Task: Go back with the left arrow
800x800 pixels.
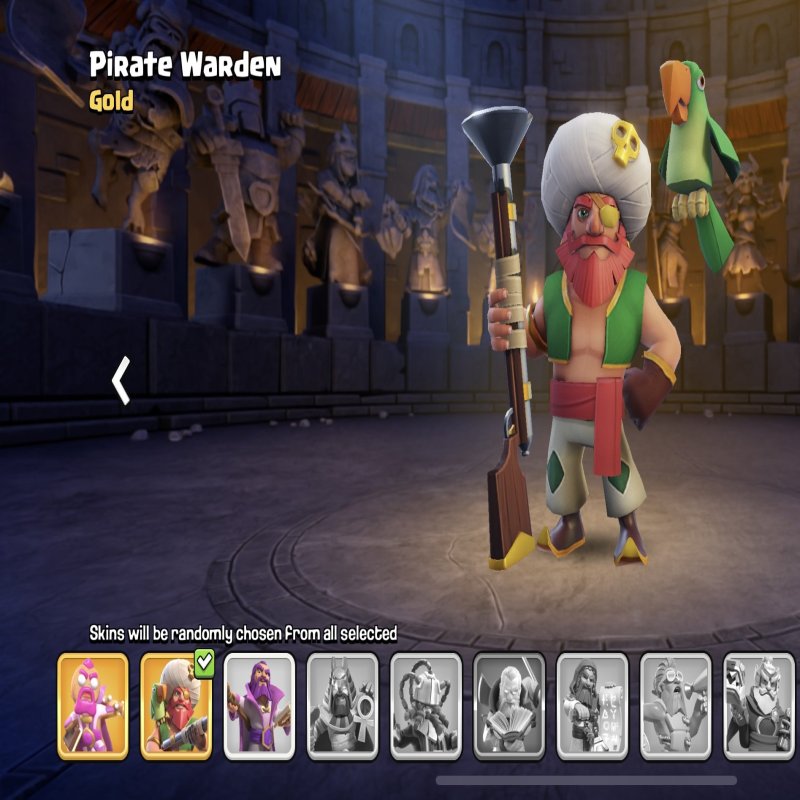Action: (121, 382)
